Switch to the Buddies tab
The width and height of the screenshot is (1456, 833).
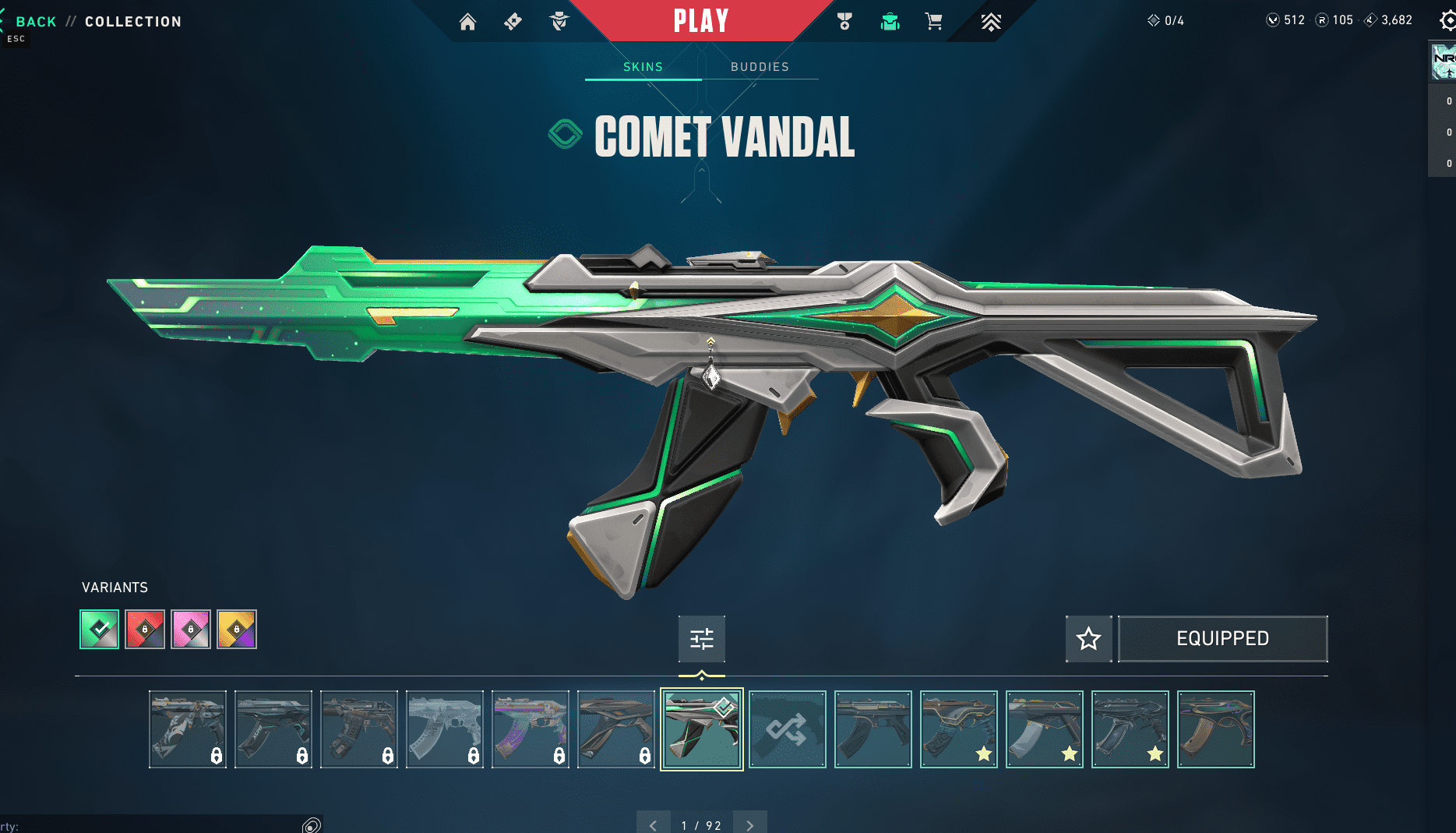(760, 67)
